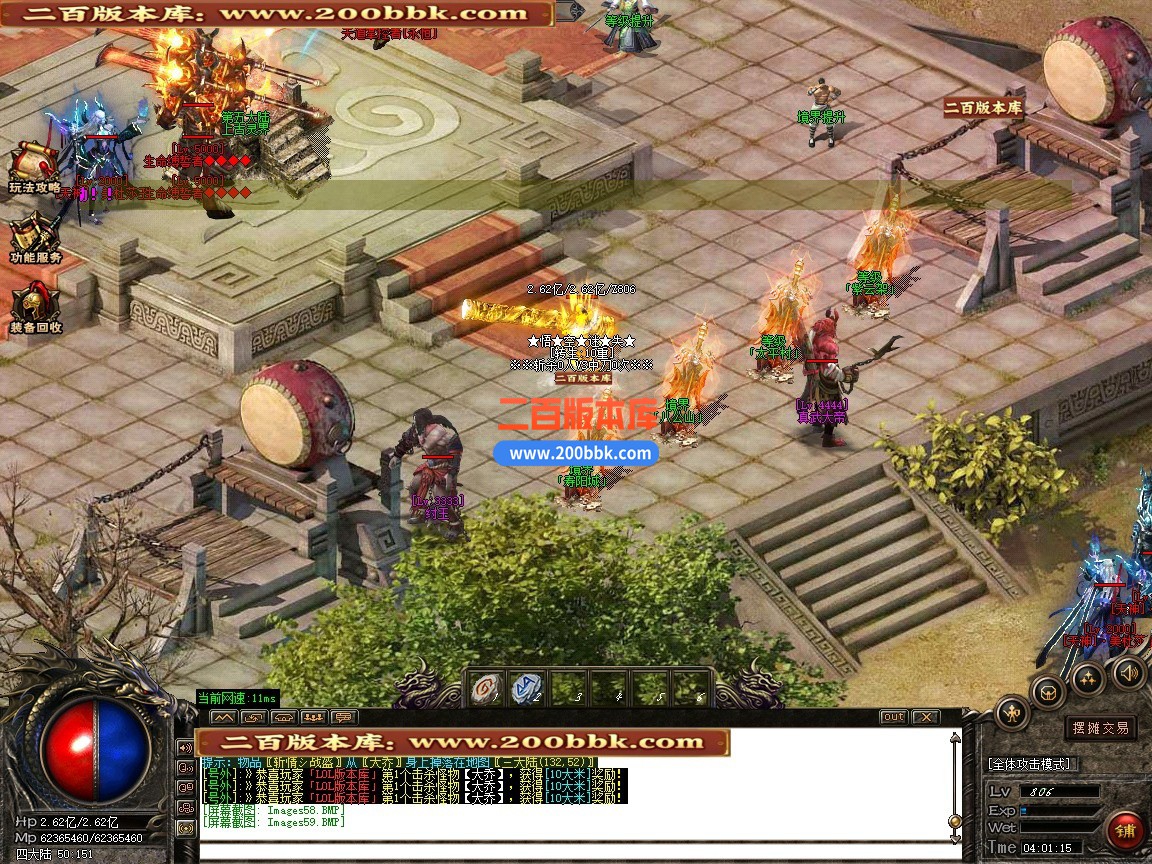Toggle the sound speaker icon
1152x864 pixels.
[1128, 672]
